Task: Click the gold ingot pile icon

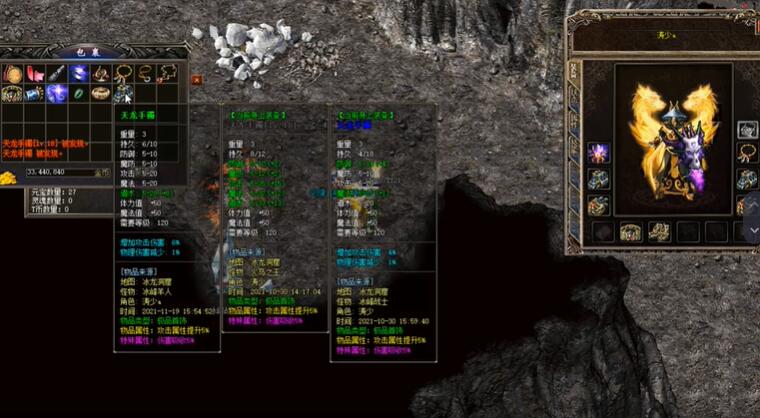Action: 10,177
